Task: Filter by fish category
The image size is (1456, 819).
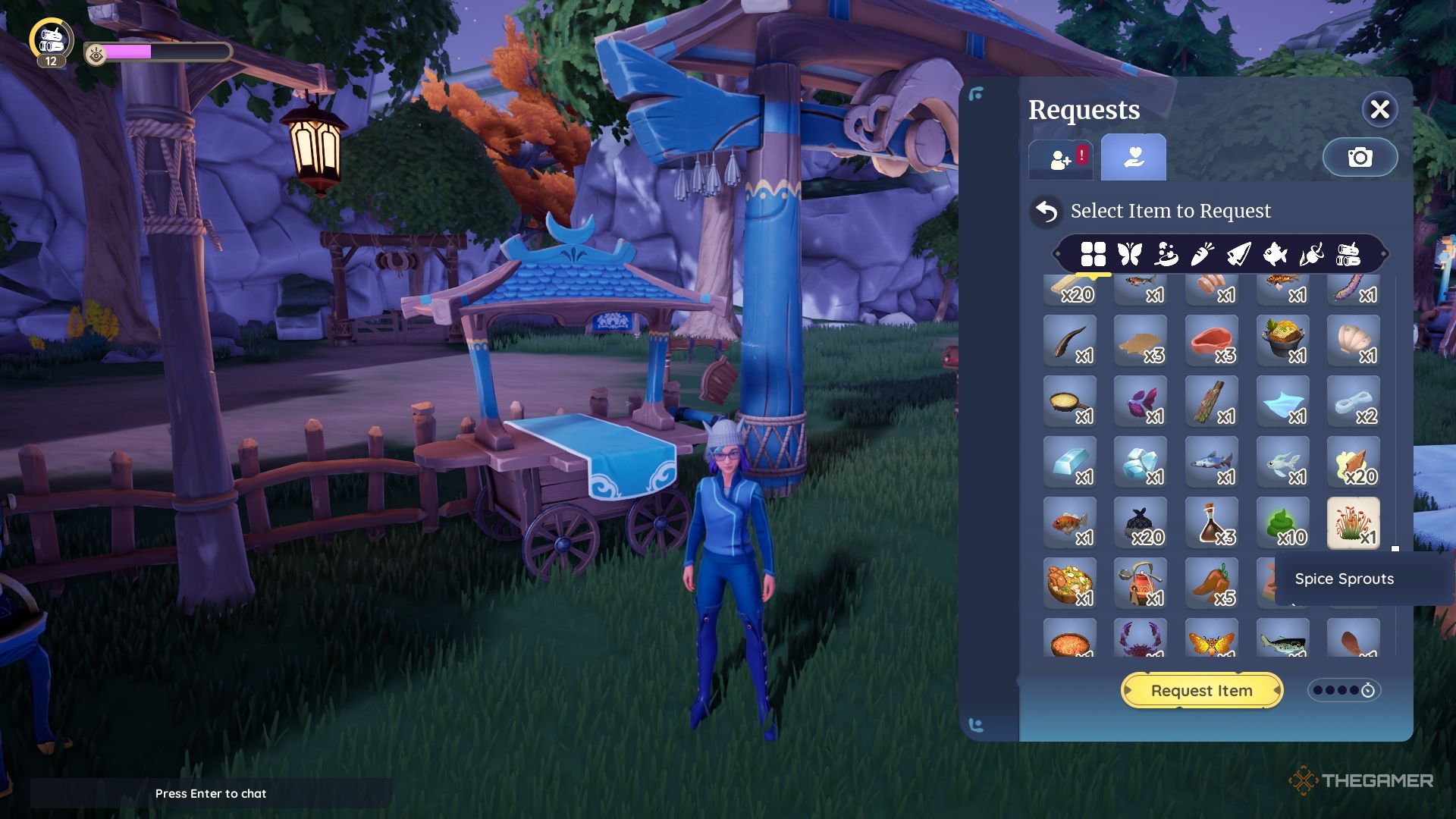Action: tap(1275, 254)
